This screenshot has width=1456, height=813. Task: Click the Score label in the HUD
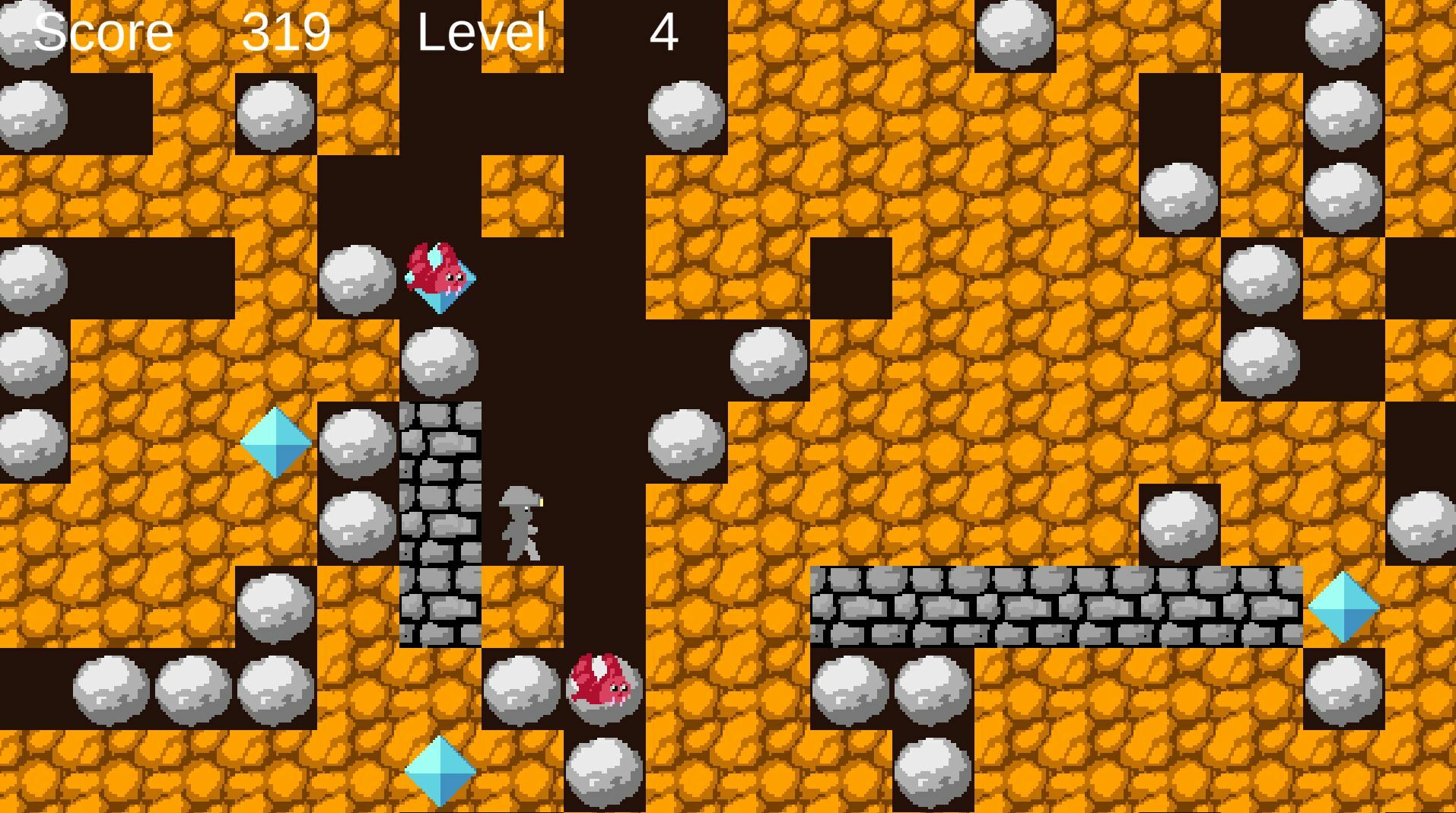pyautogui.click(x=103, y=32)
